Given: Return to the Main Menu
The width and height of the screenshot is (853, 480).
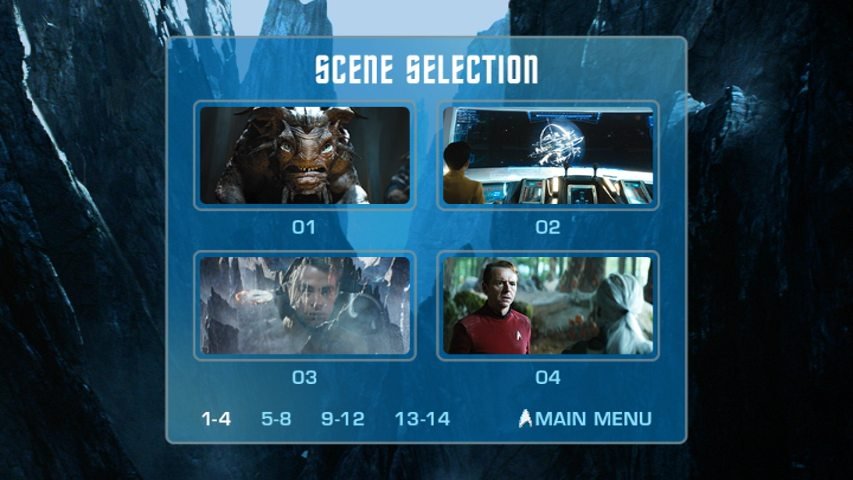Looking at the screenshot, I should tap(586, 419).
